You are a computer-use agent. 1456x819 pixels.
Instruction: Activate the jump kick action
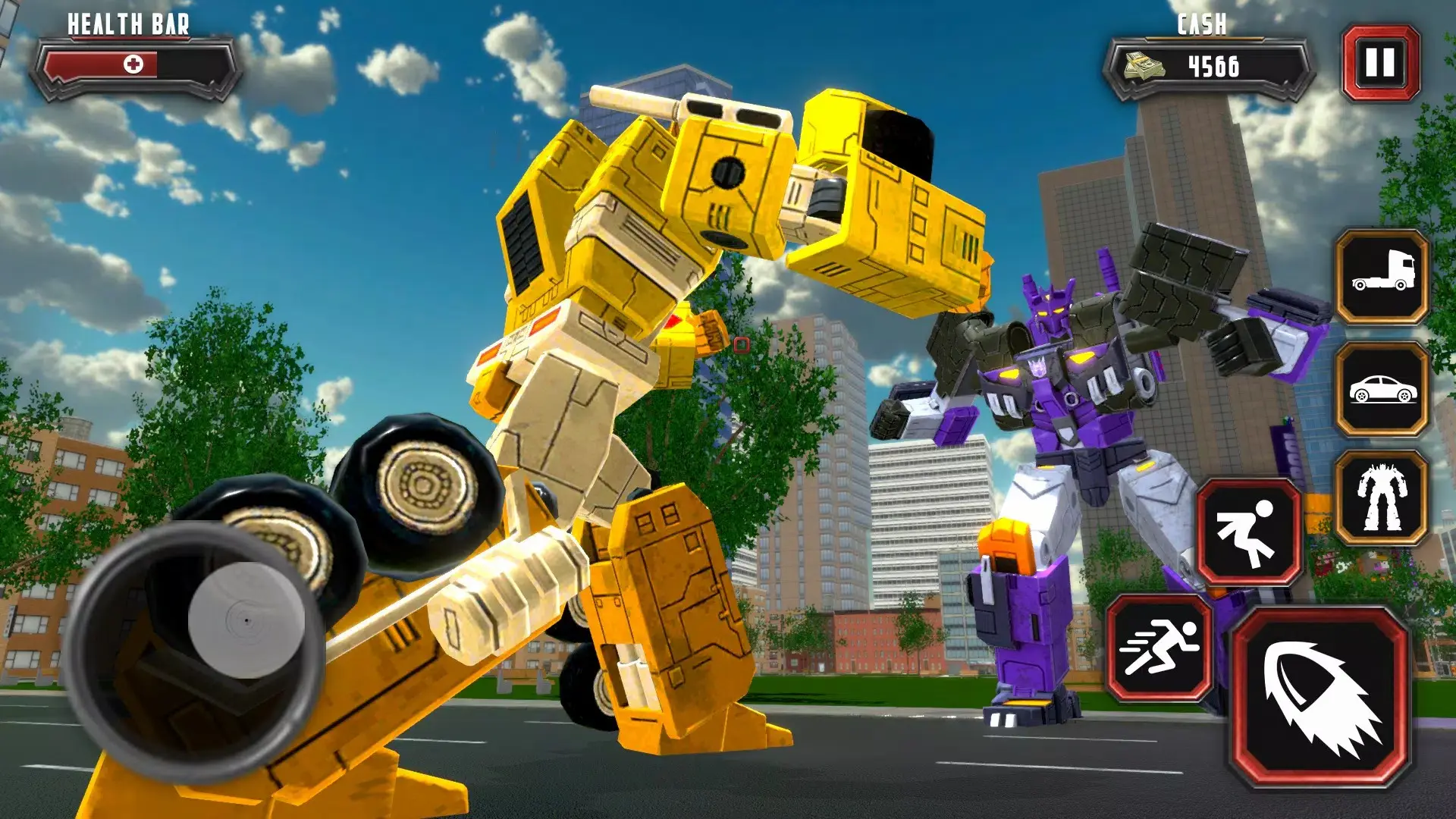point(1248,532)
